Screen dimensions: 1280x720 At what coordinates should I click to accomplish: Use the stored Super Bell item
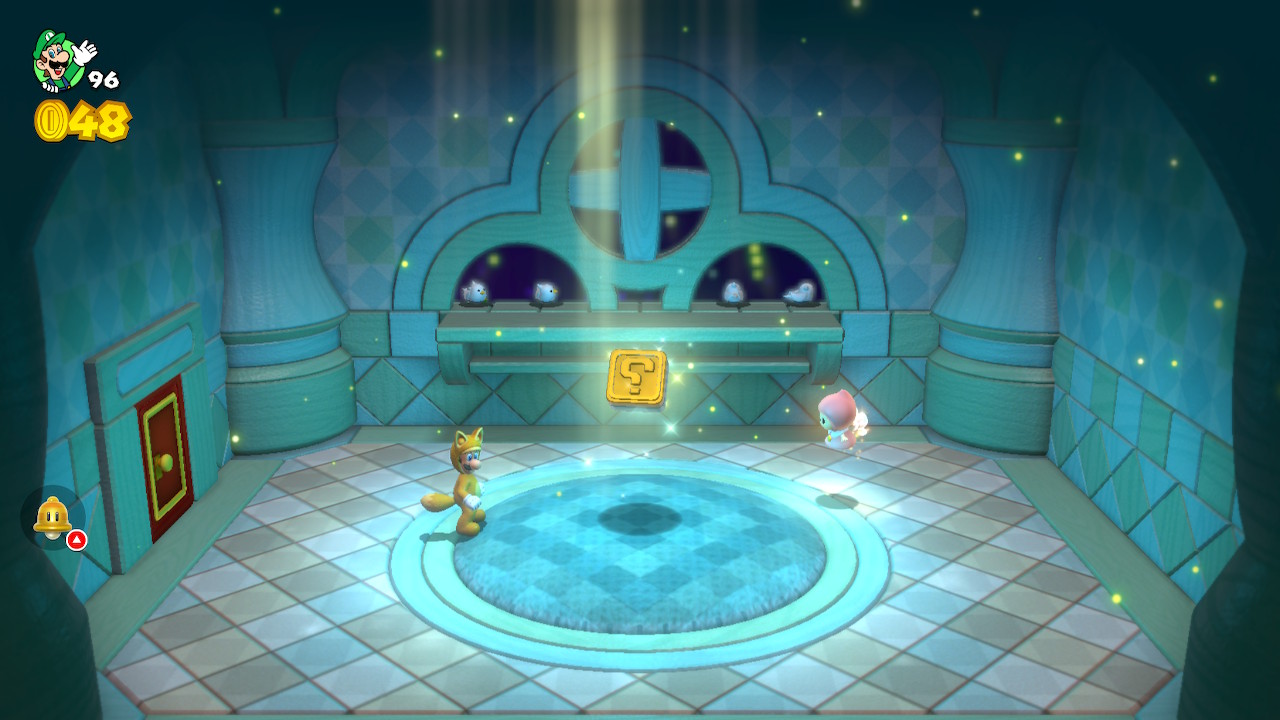coord(52,517)
